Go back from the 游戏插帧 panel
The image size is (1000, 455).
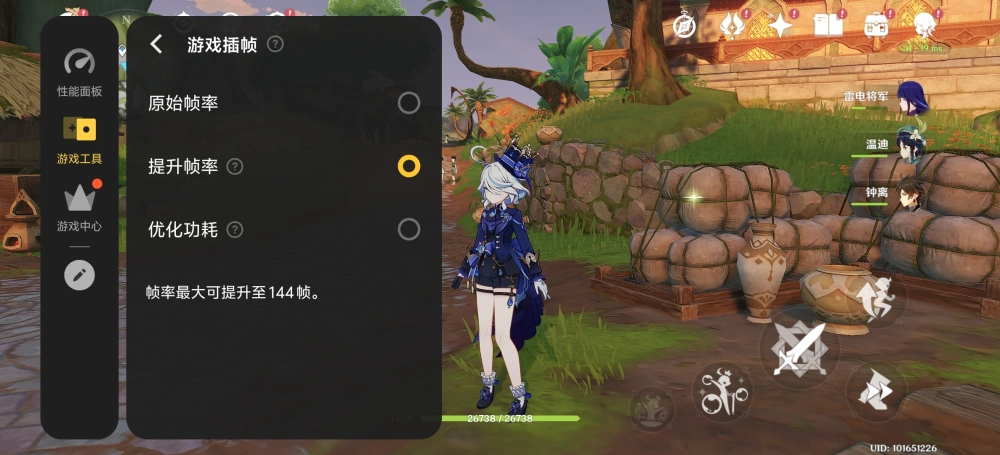coord(156,44)
